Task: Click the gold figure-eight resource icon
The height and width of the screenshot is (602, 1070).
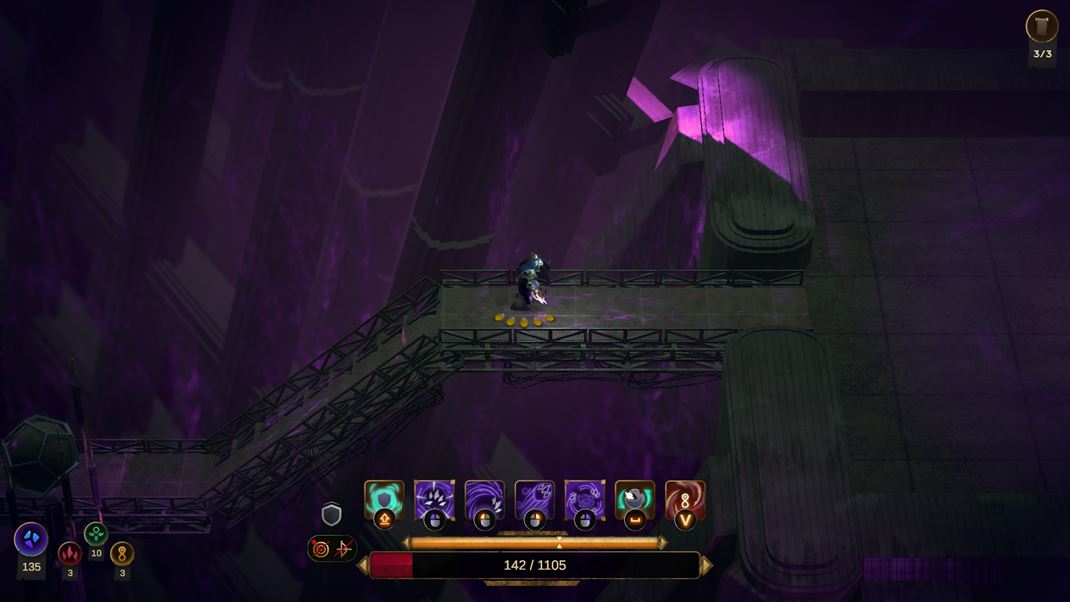Action: 122,553
